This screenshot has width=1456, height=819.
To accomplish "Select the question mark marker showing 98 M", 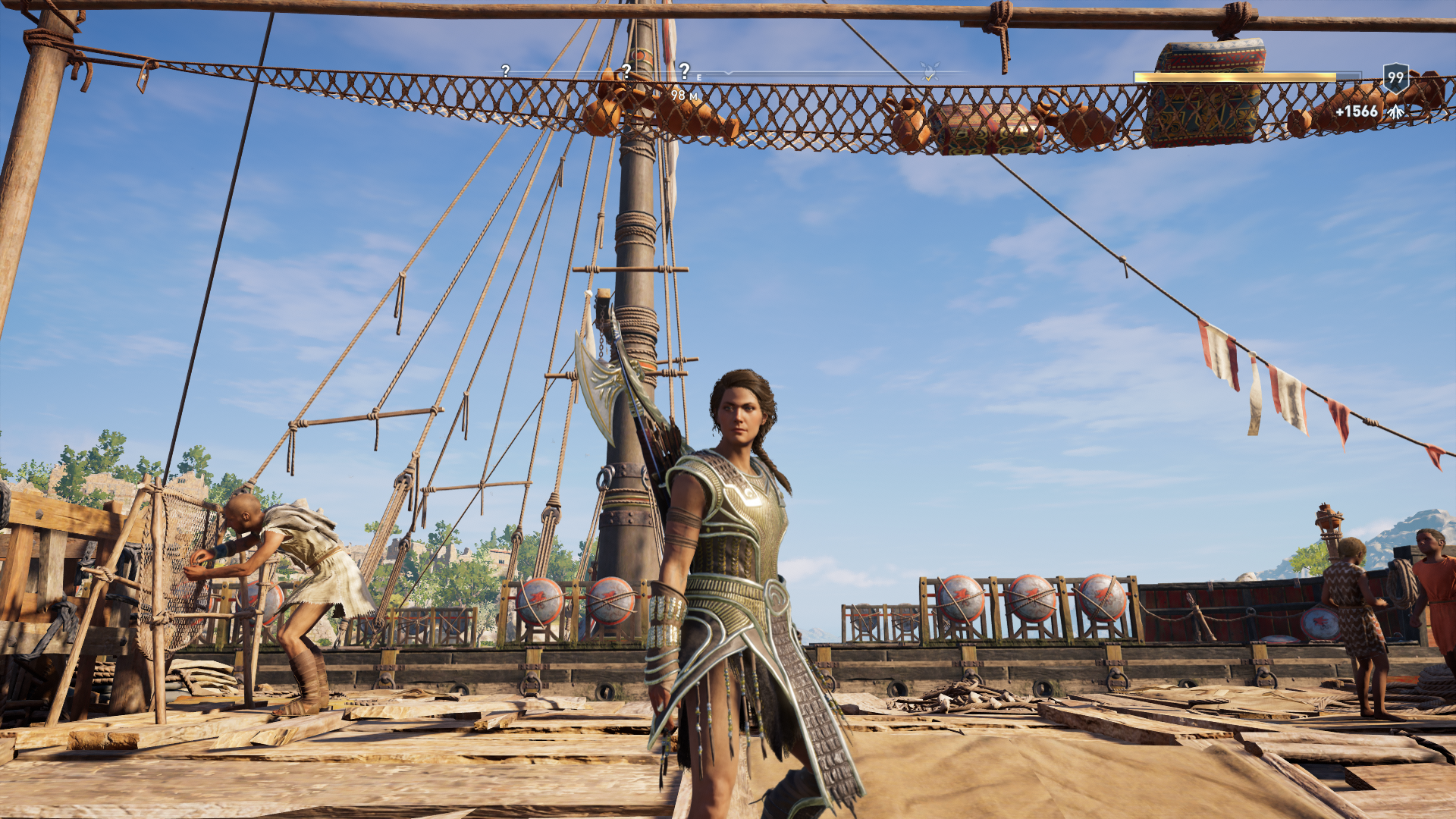I will [684, 71].
